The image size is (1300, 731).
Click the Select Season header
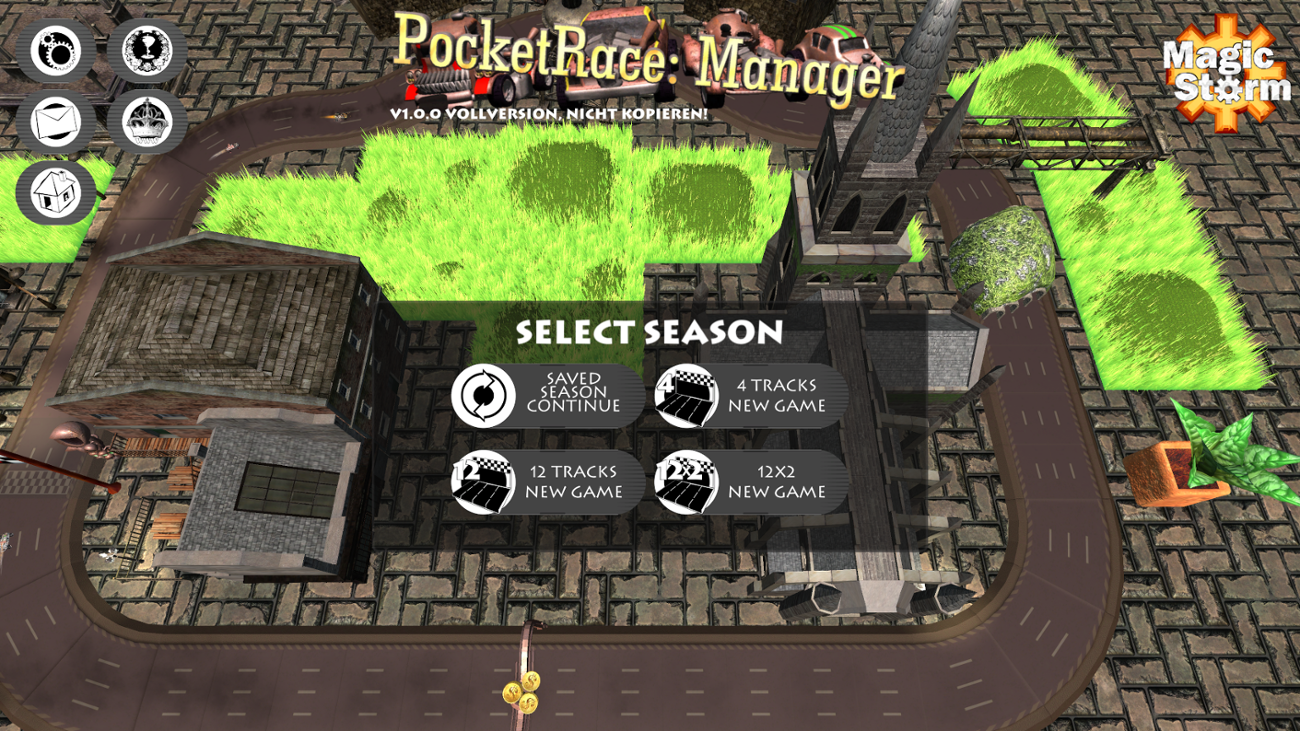click(x=649, y=333)
